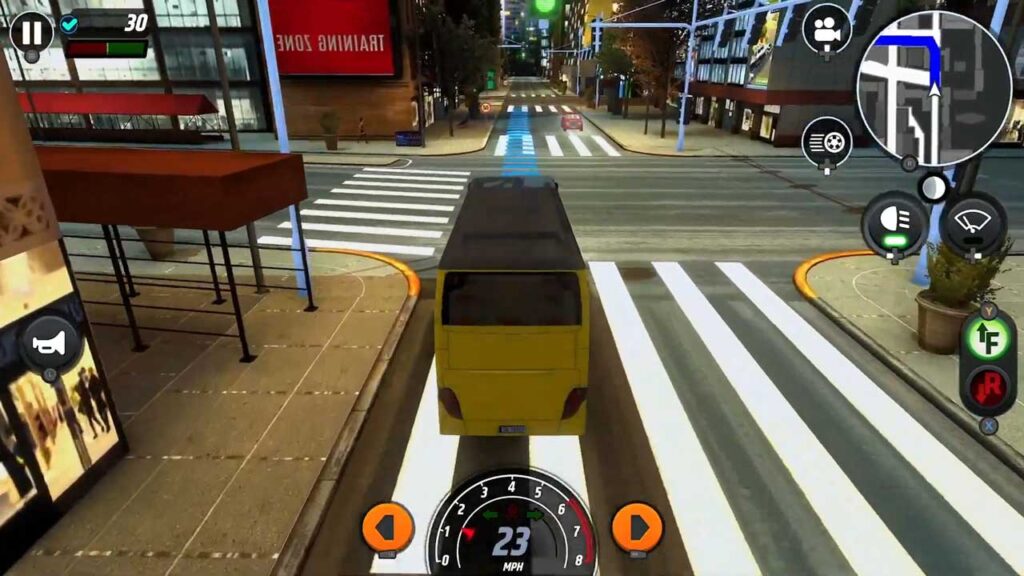Toggle the bus headlights
The height and width of the screenshot is (576, 1024).
pyautogui.click(x=893, y=222)
